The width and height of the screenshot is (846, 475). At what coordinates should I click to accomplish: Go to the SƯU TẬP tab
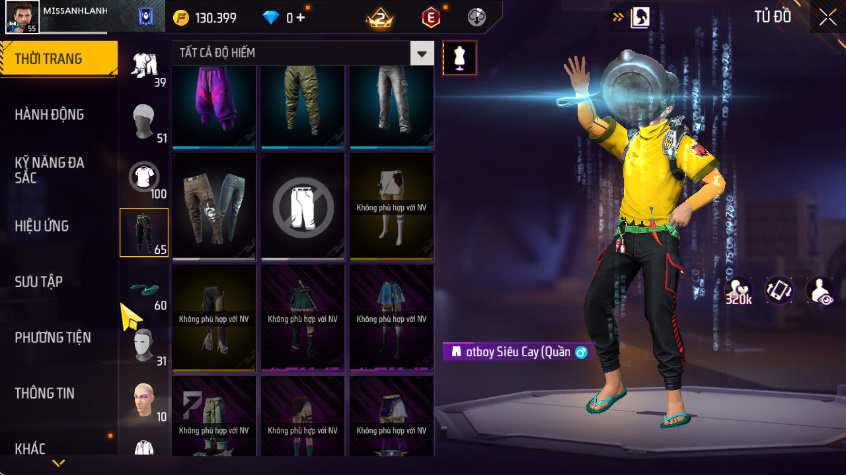(x=39, y=282)
